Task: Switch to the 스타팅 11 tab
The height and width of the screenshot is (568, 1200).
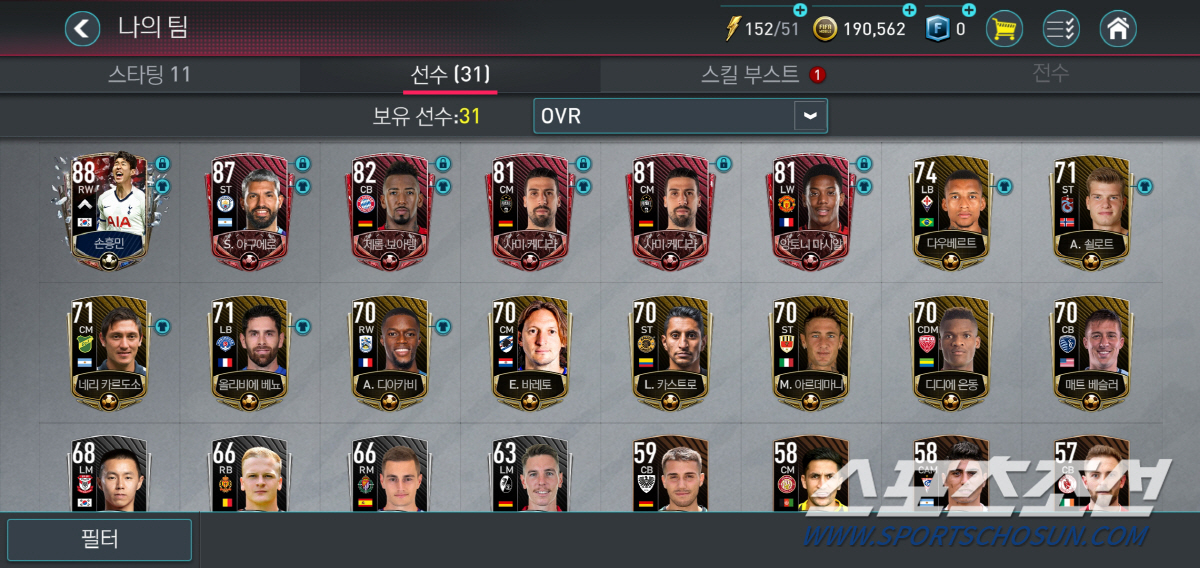Action: click(x=149, y=74)
